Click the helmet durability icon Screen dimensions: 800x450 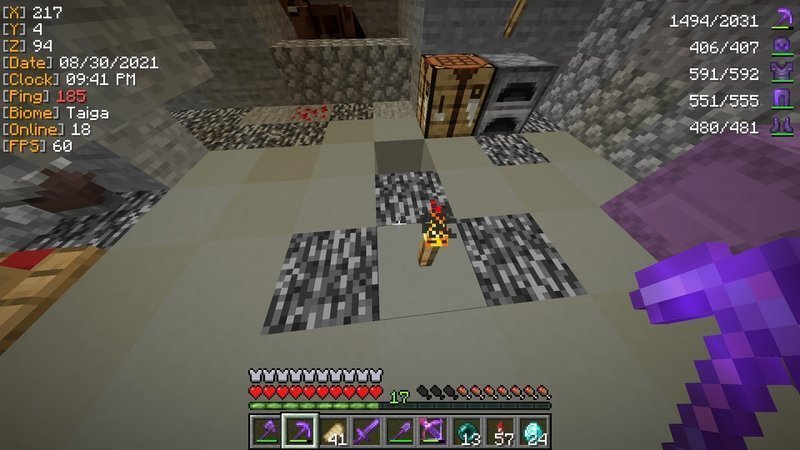[x=781, y=46]
